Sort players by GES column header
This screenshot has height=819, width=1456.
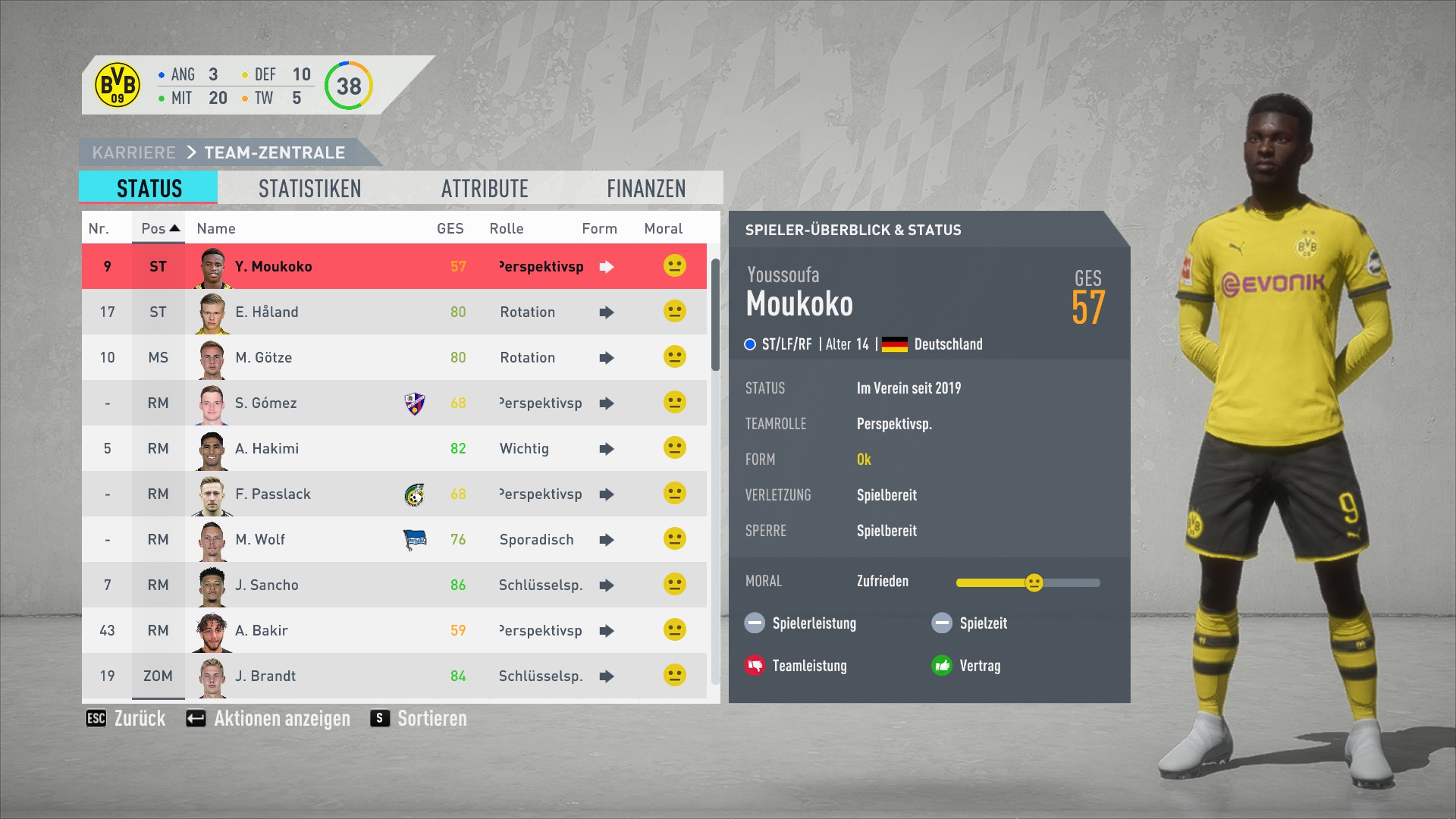click(450, 228)
